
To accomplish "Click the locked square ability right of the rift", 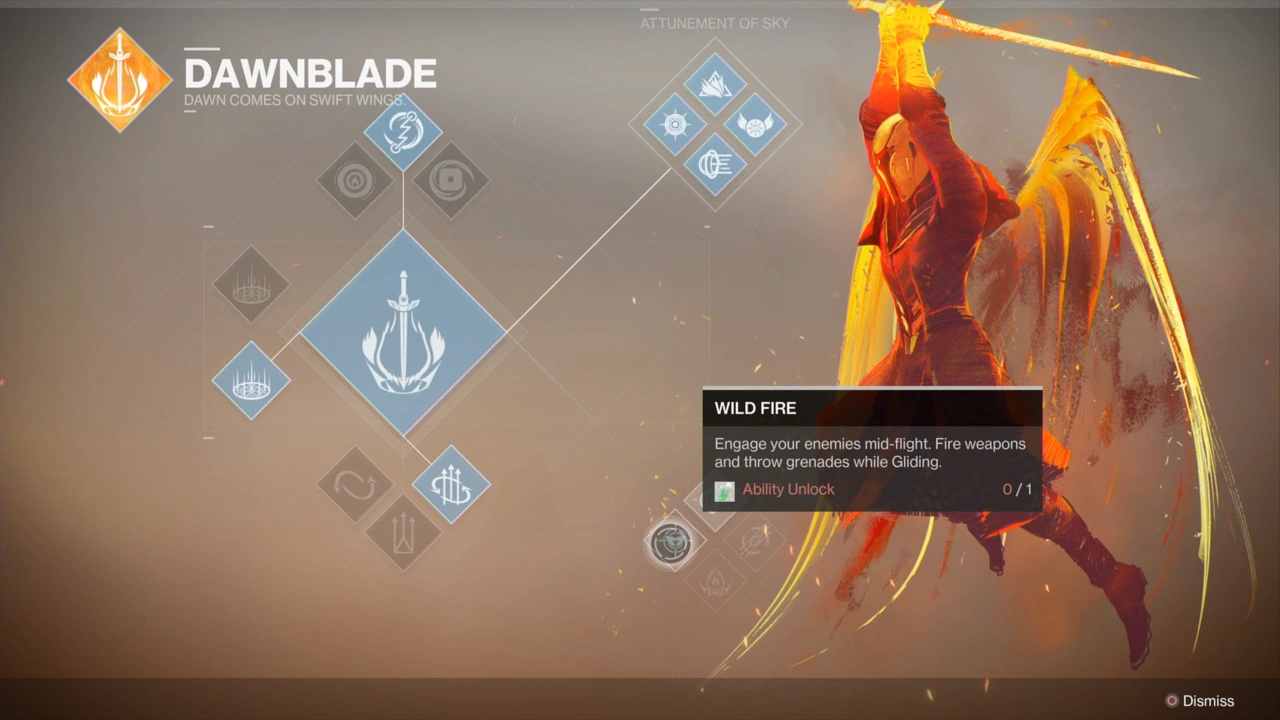I will click(x=450, y=178).
